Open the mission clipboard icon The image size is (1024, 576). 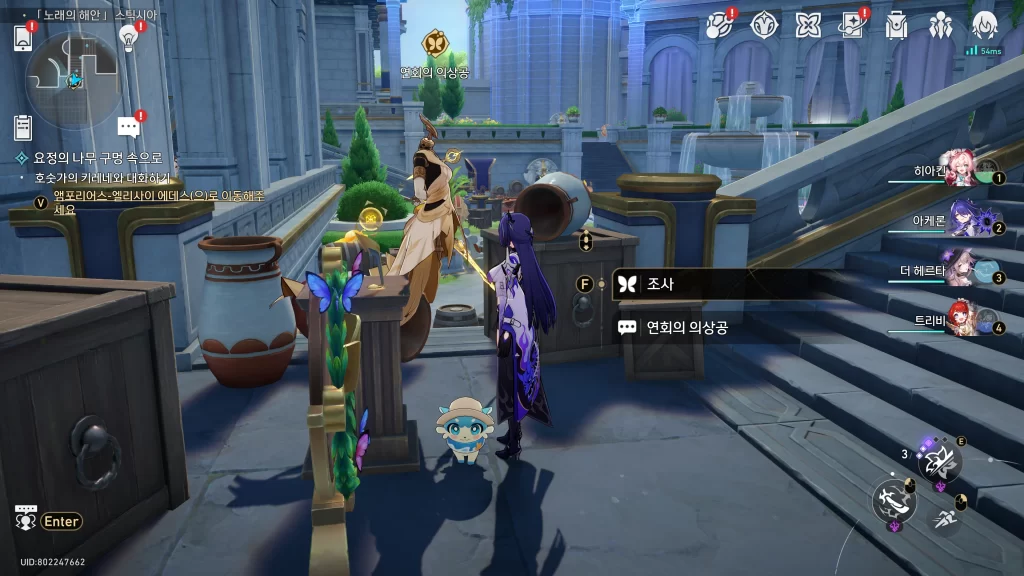(23, 127)
